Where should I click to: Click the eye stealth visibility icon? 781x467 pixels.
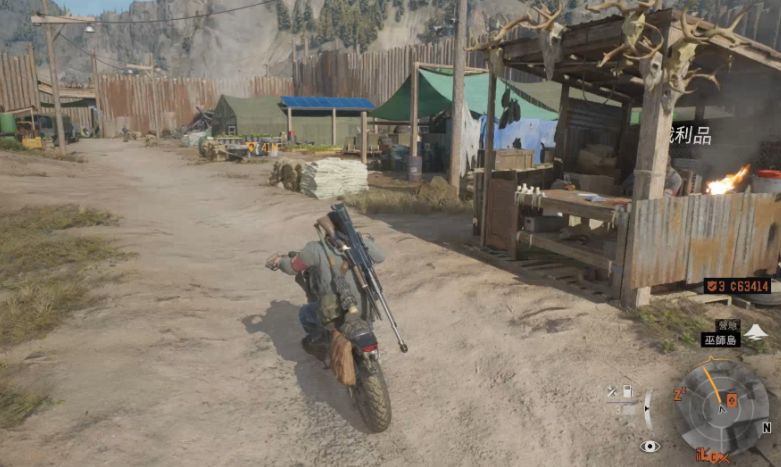[650, 446]
